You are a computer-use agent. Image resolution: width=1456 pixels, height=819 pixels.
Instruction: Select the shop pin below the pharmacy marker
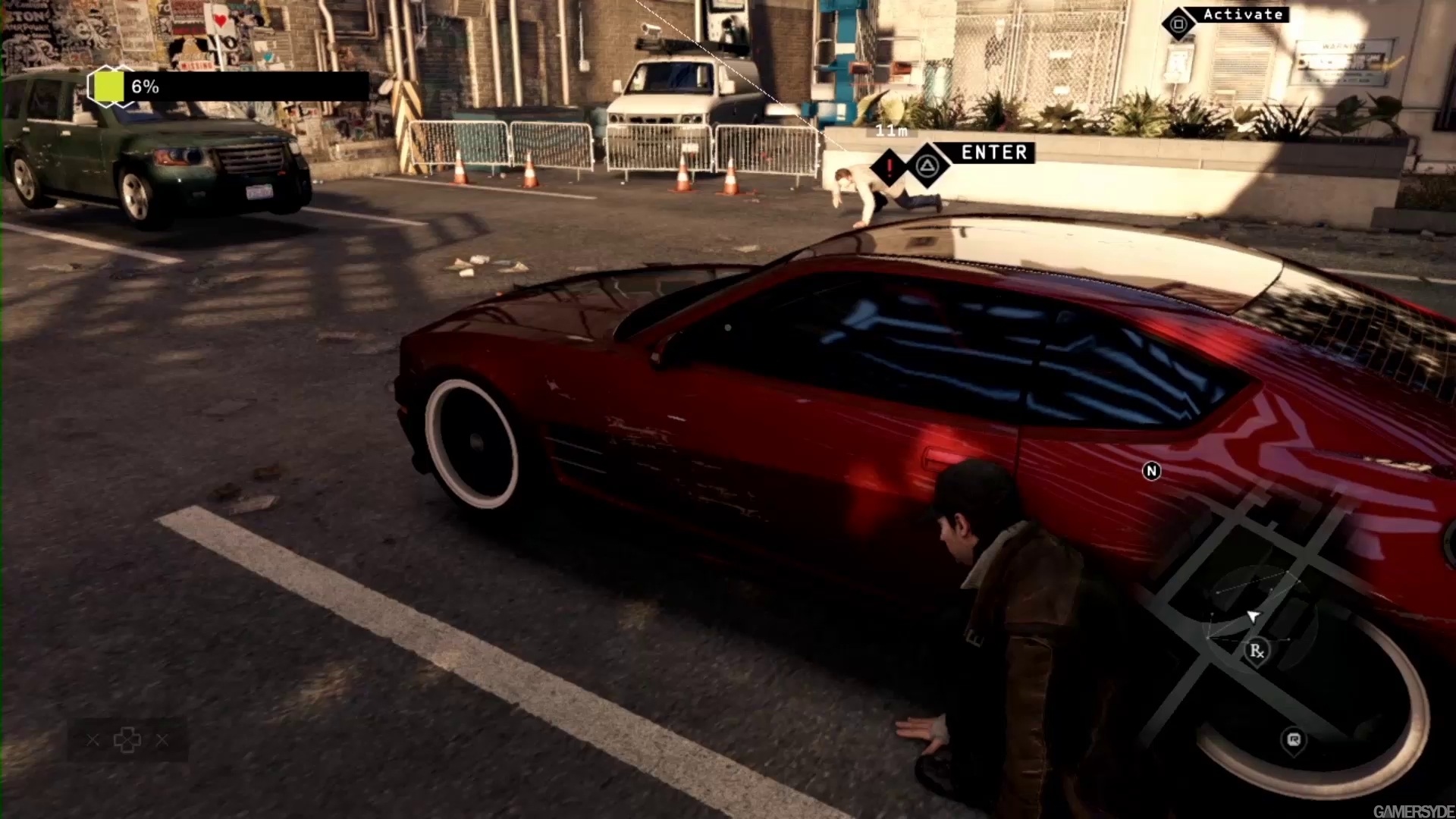coord(1294,739)
